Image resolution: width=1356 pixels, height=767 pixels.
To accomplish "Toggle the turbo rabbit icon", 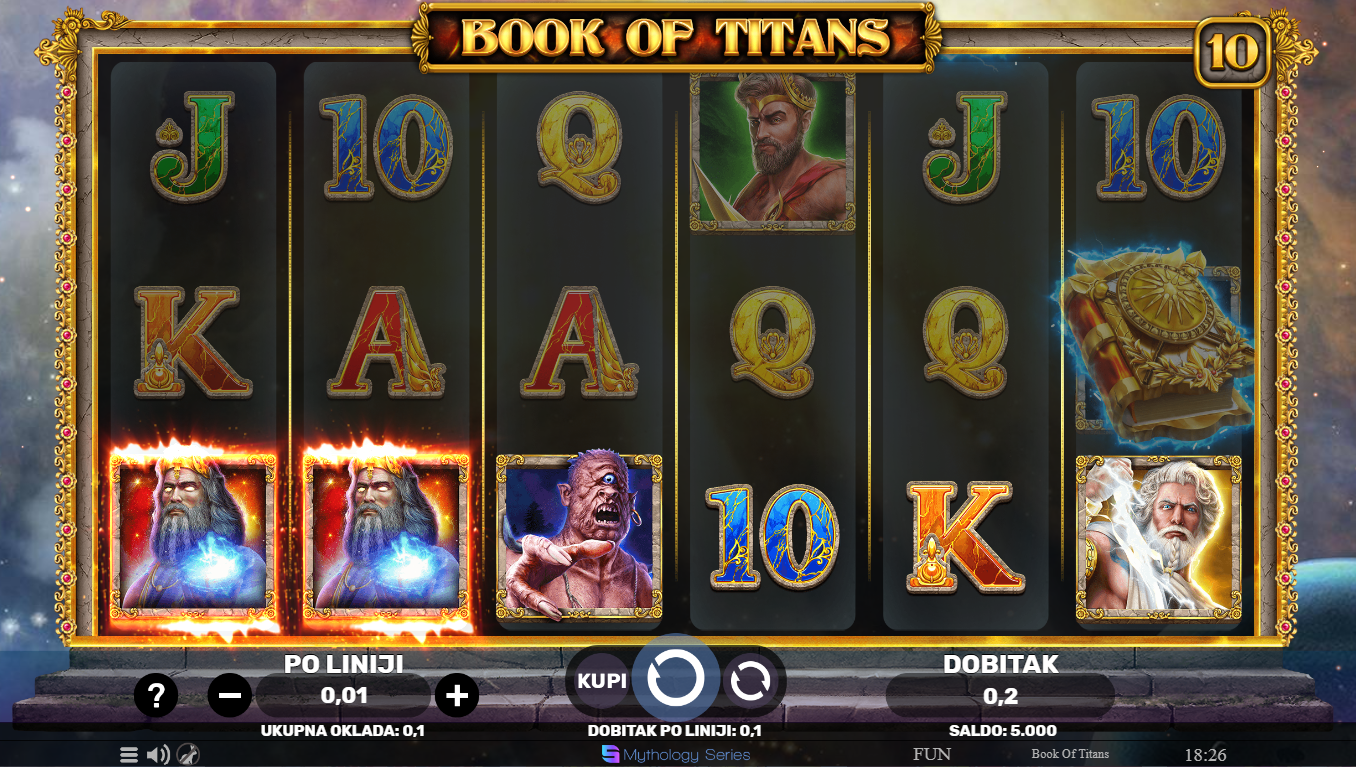I will (x=188, y=755).
